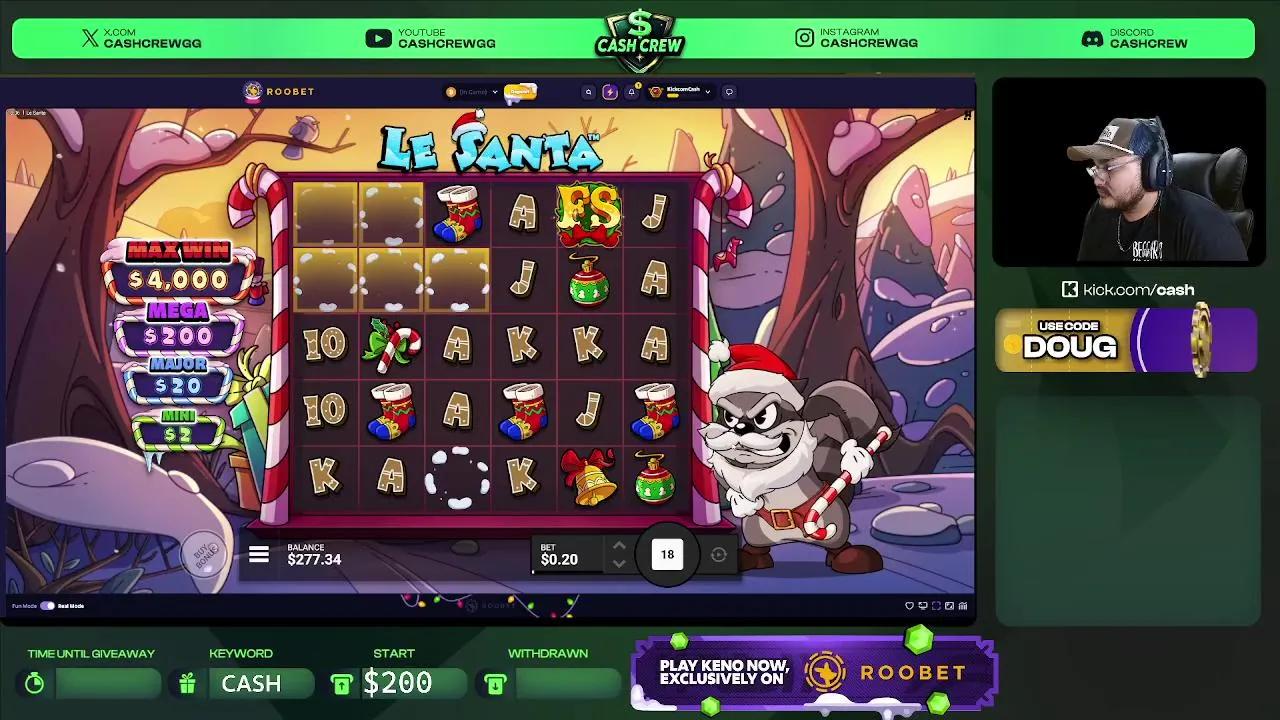The image size is (1280, 720).
Task: Open the hamburger menu in the slot
Action: pos(259,555)
